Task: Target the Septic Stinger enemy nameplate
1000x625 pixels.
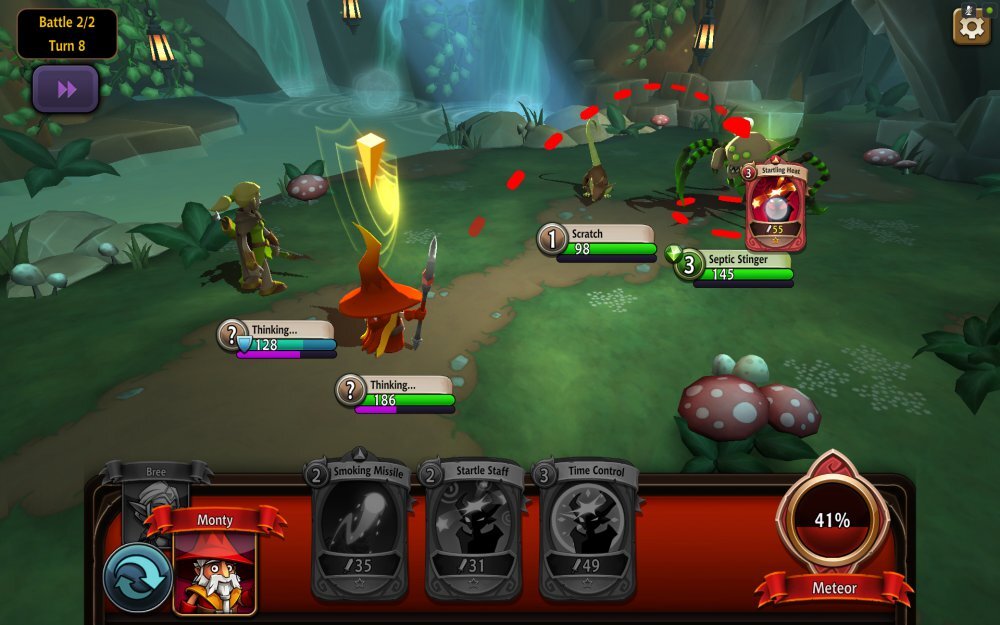Action: point(735,266)
